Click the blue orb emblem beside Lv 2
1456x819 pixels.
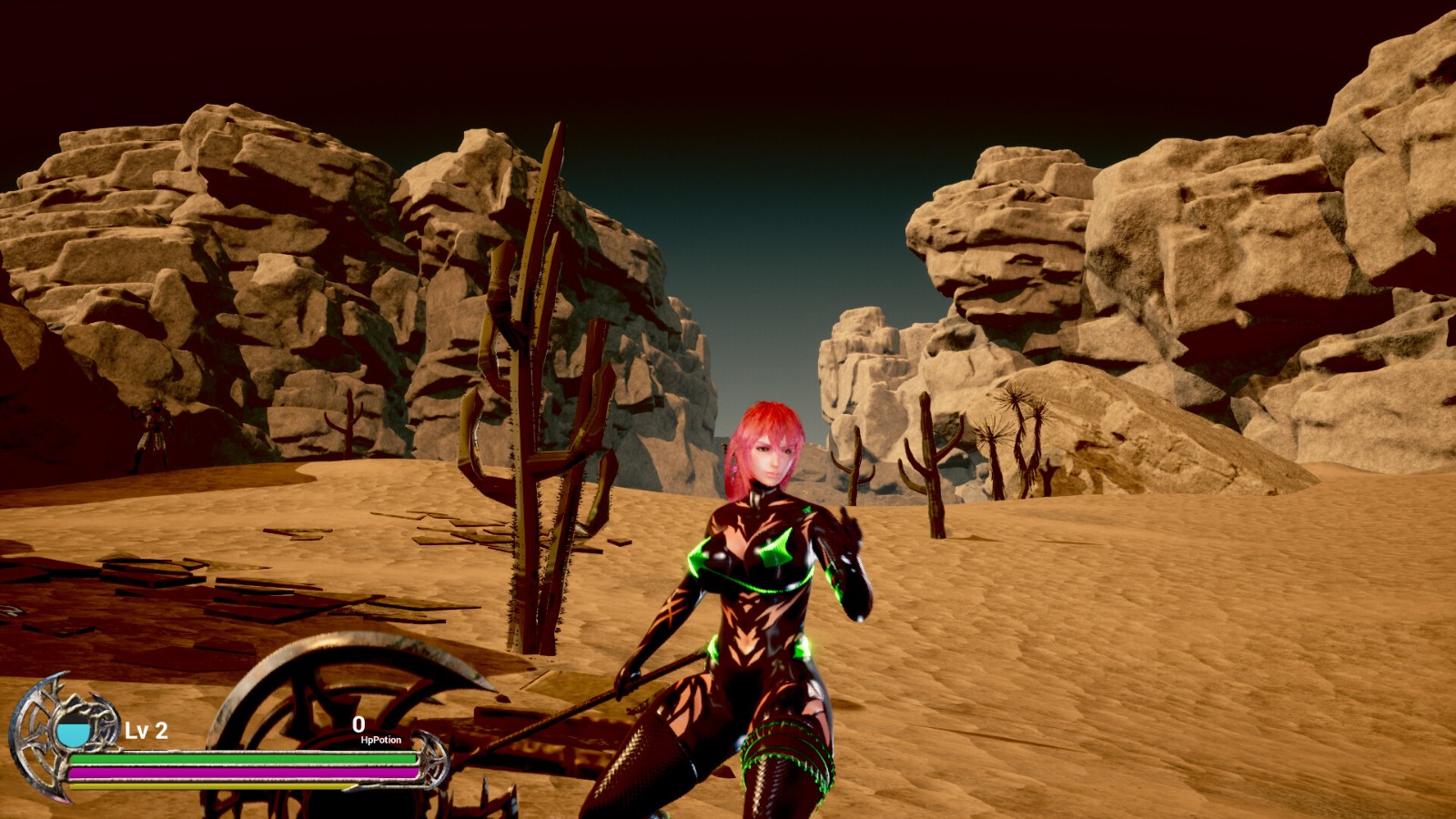pos(73,731)
